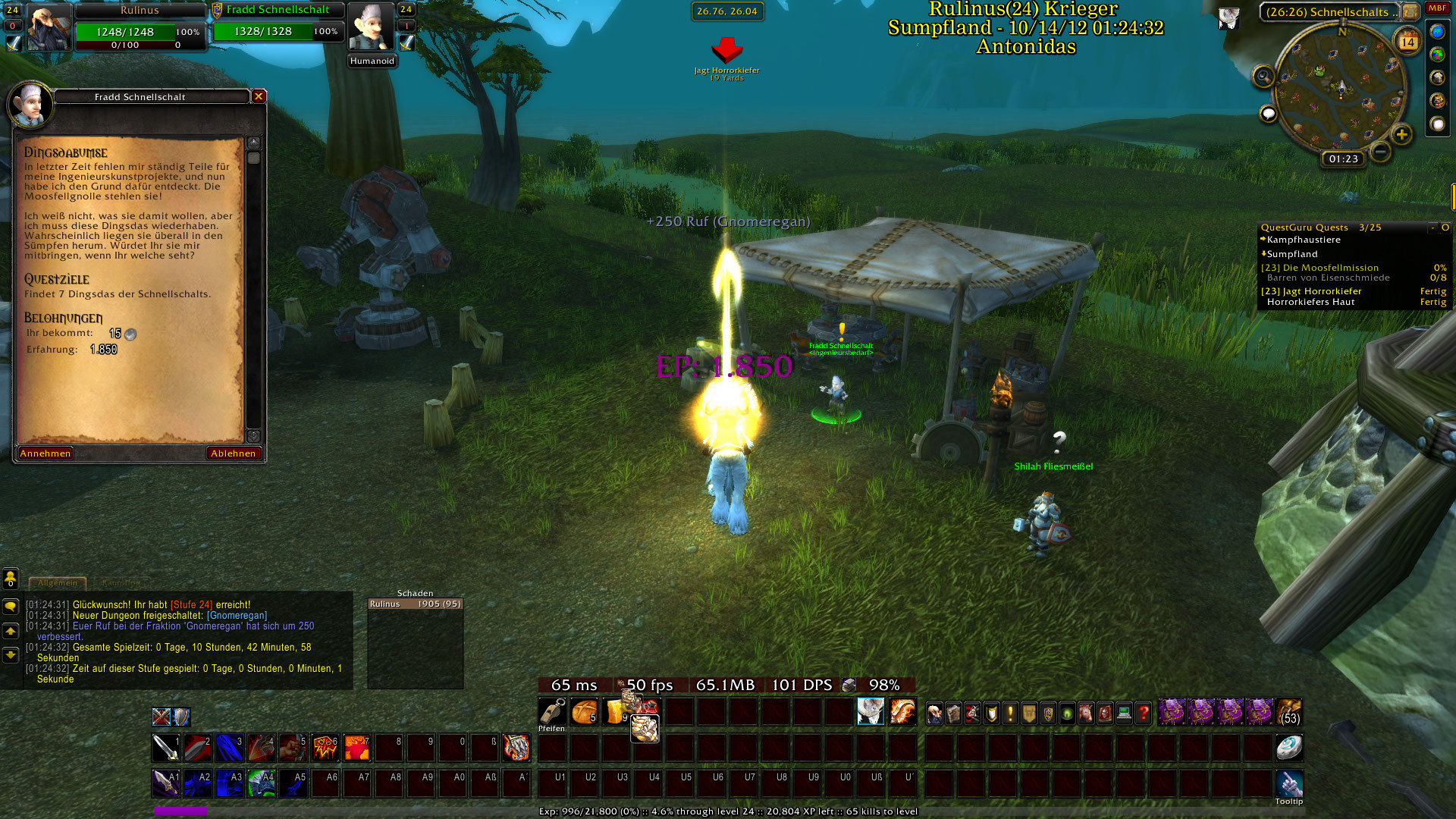The width and height of the screenshot is (1456, 819).
Task: Open minimap tracking via magnifying glass icon
Action: pos(1263,77)
